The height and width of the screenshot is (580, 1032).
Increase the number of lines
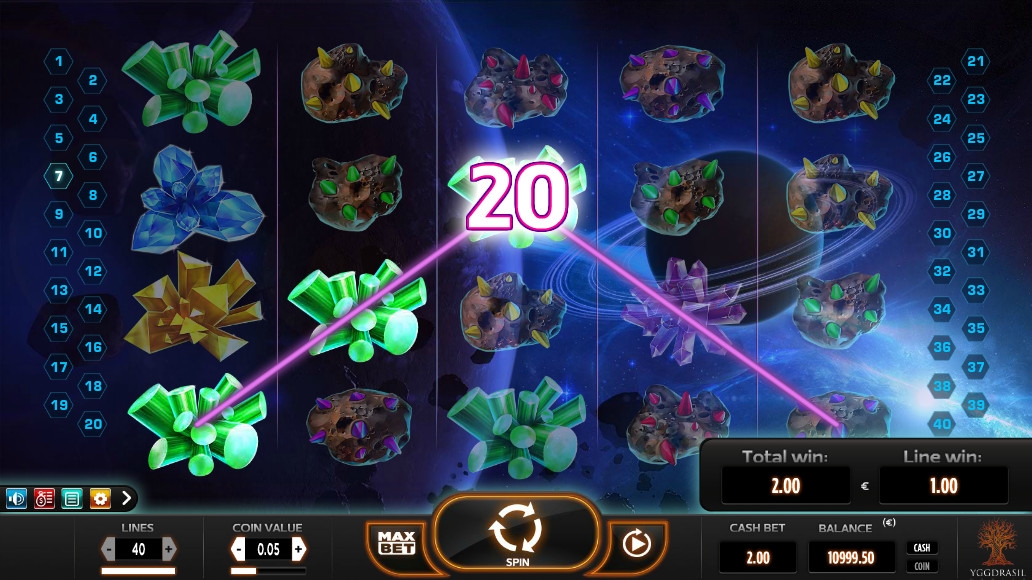(x=168, y=549)
